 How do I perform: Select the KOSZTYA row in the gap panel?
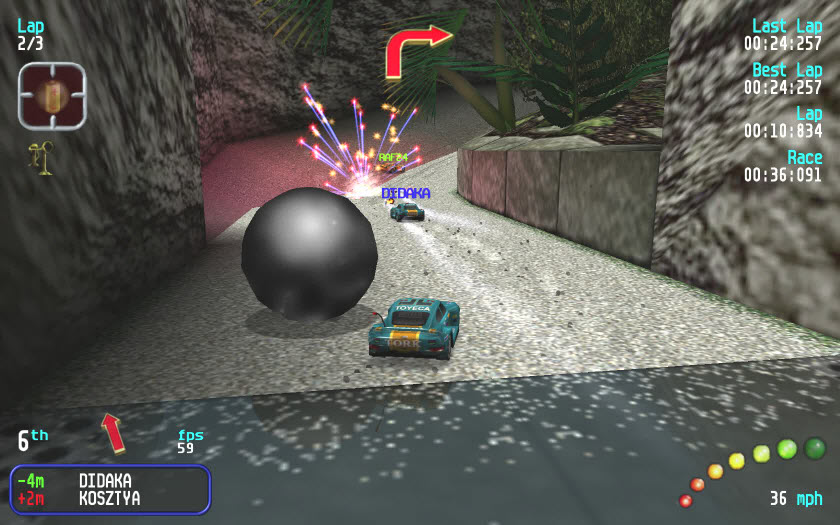point(108,498)
